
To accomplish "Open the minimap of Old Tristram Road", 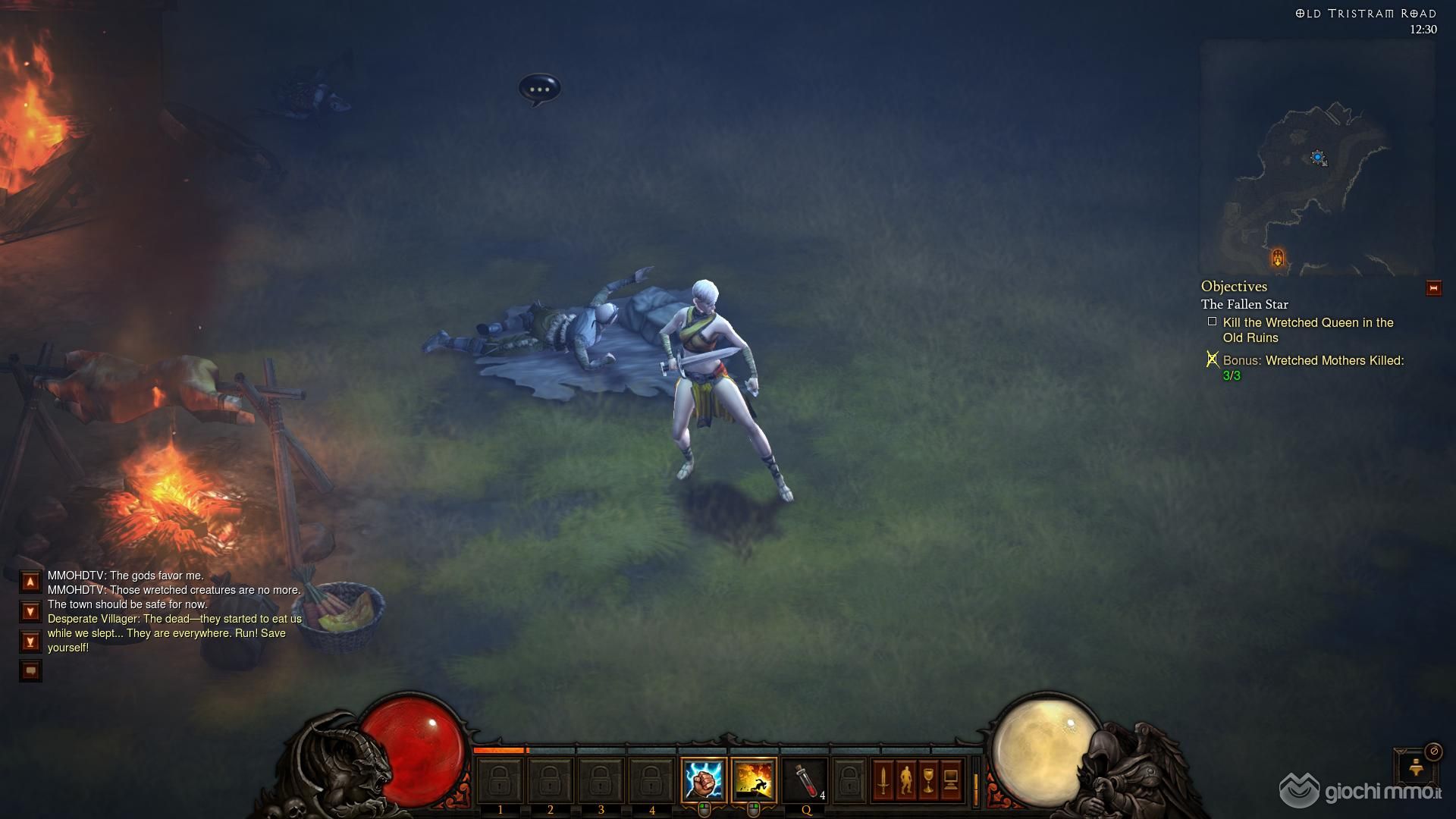I will click(1316, 158).
